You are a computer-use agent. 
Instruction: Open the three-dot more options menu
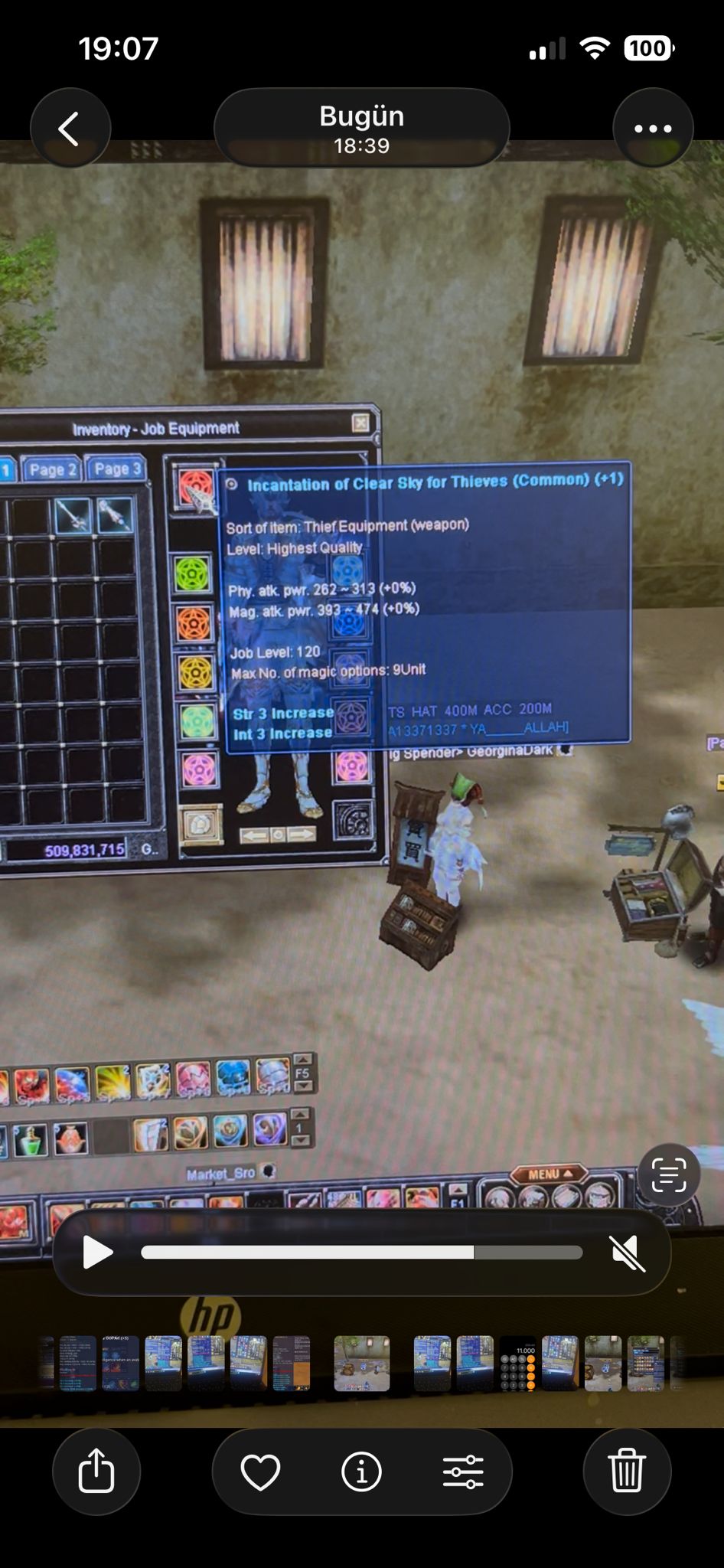(x=653, y=129)
